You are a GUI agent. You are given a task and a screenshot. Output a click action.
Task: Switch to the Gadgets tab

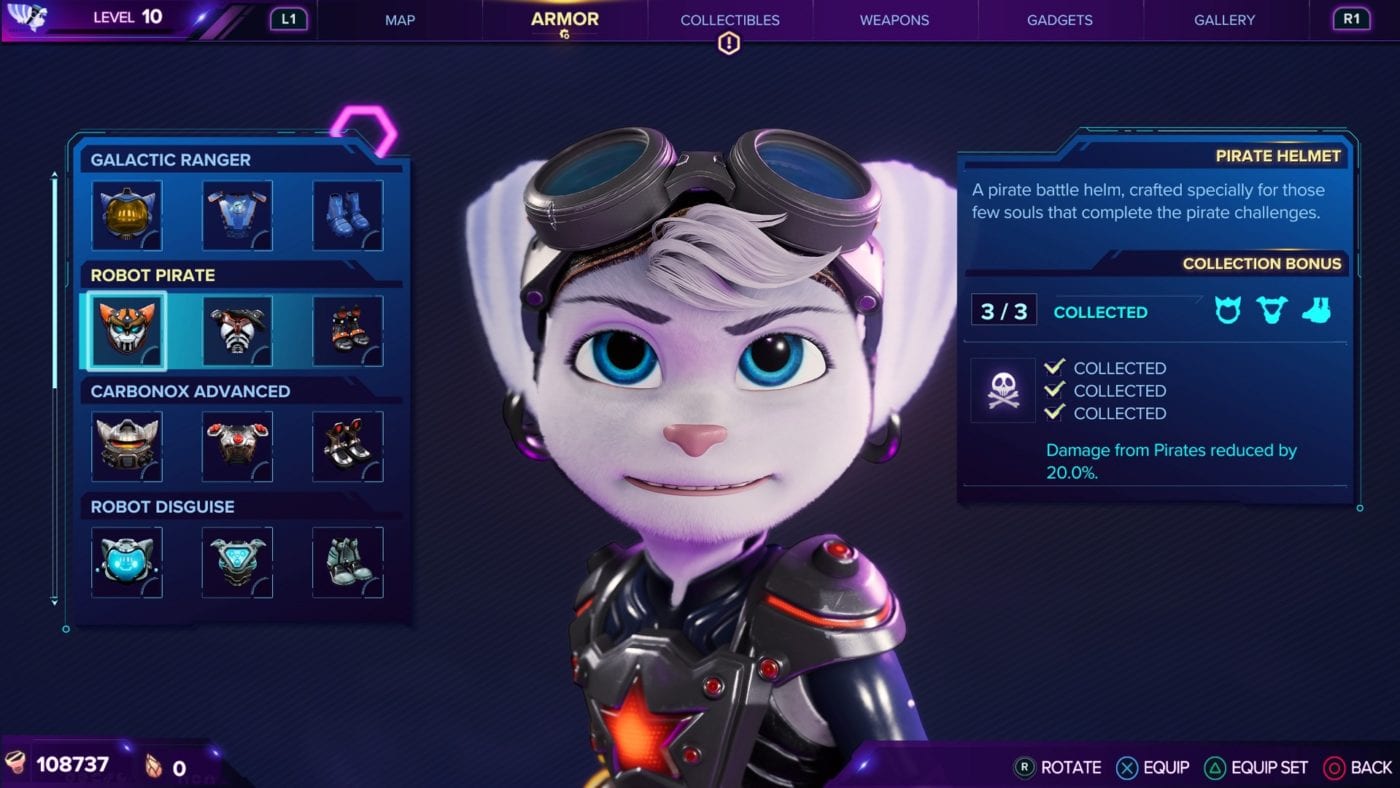click(x=1059, y=20)
